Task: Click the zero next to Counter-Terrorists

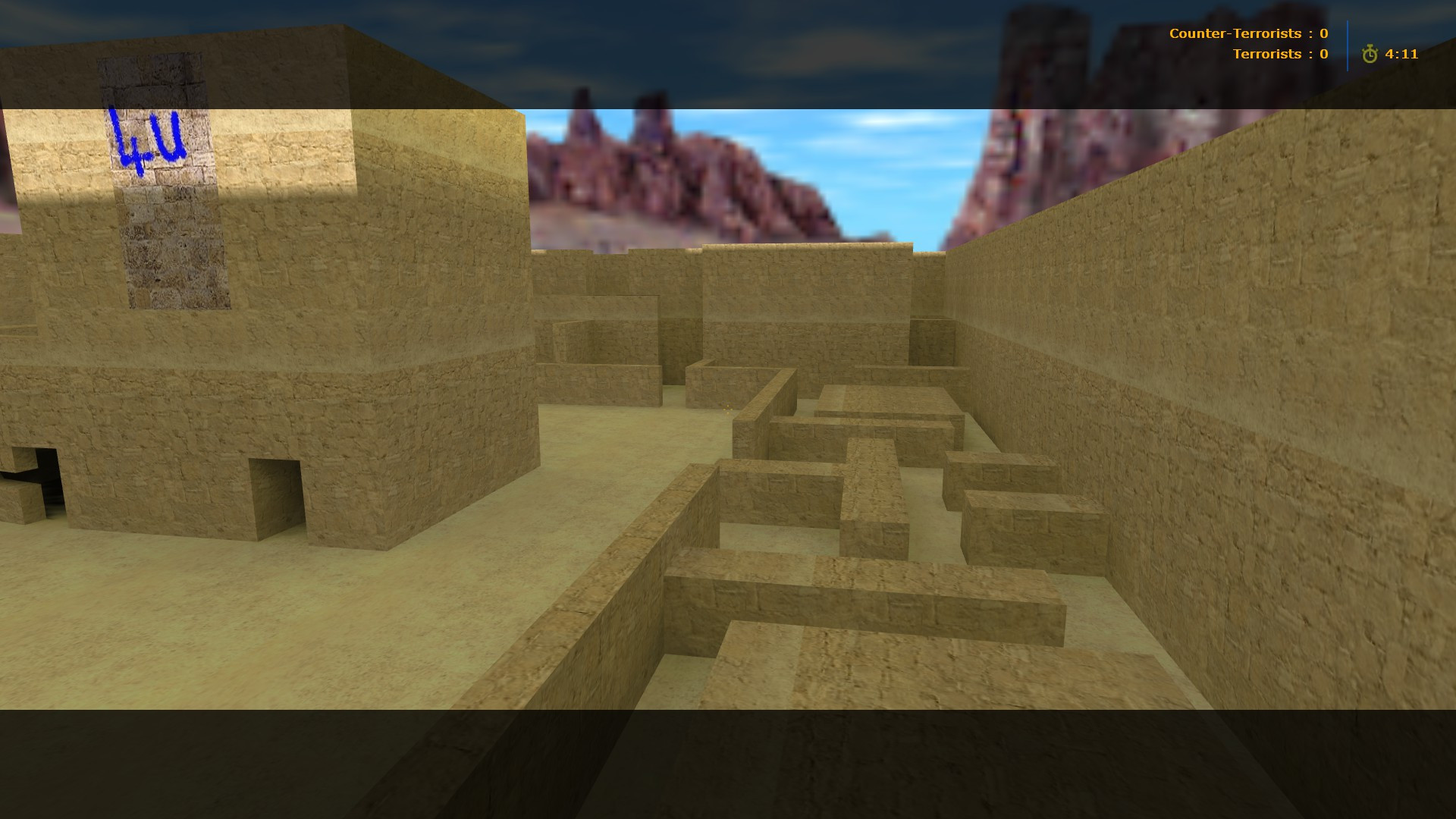Action: point(1323,33)
